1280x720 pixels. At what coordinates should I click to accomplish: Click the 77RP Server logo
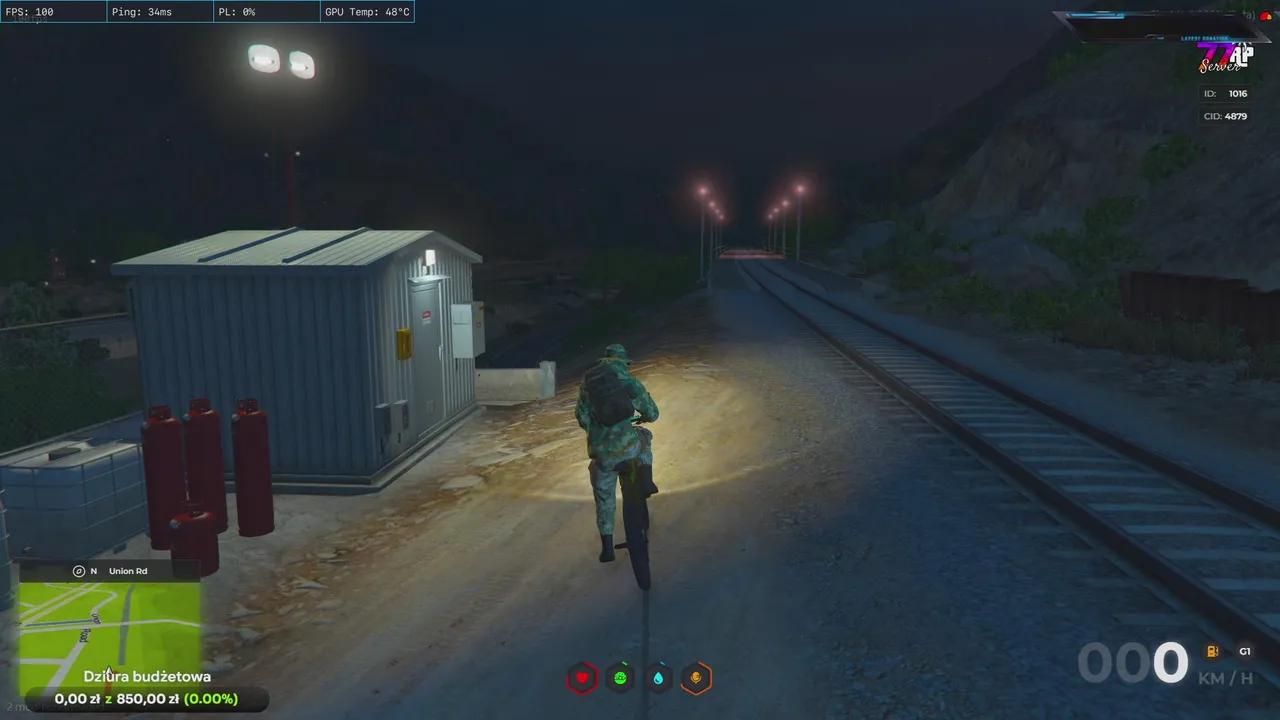pos(1226,60)
